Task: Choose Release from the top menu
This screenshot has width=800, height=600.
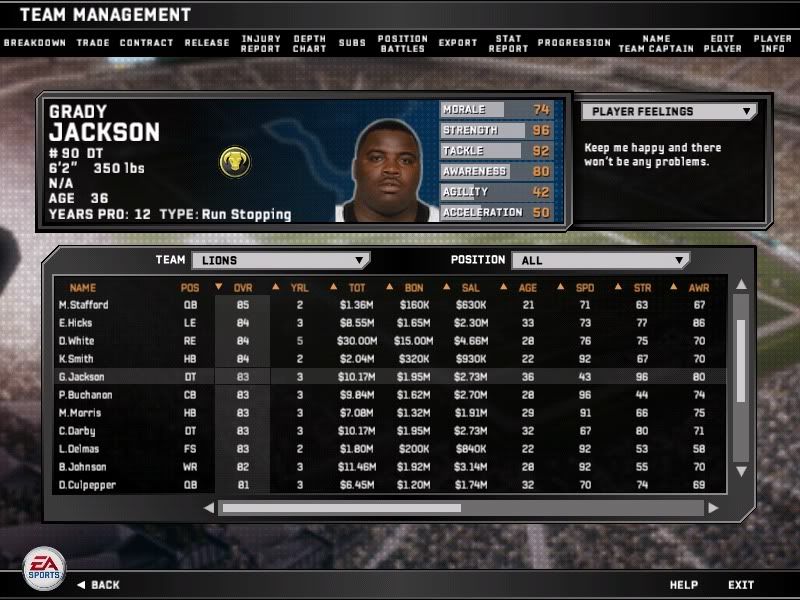Action: 207,43
